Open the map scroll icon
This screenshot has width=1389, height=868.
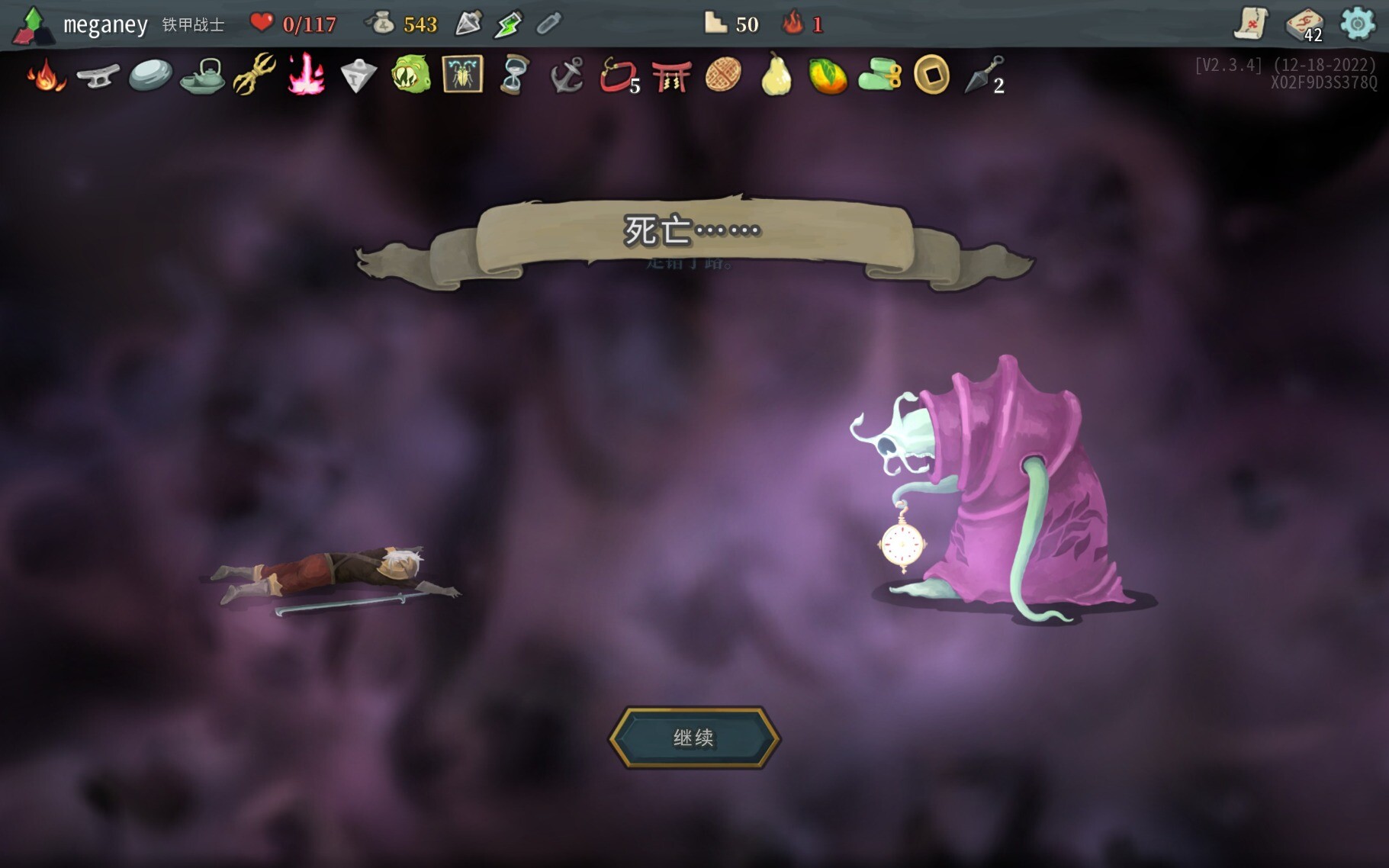click(1251, 24)
